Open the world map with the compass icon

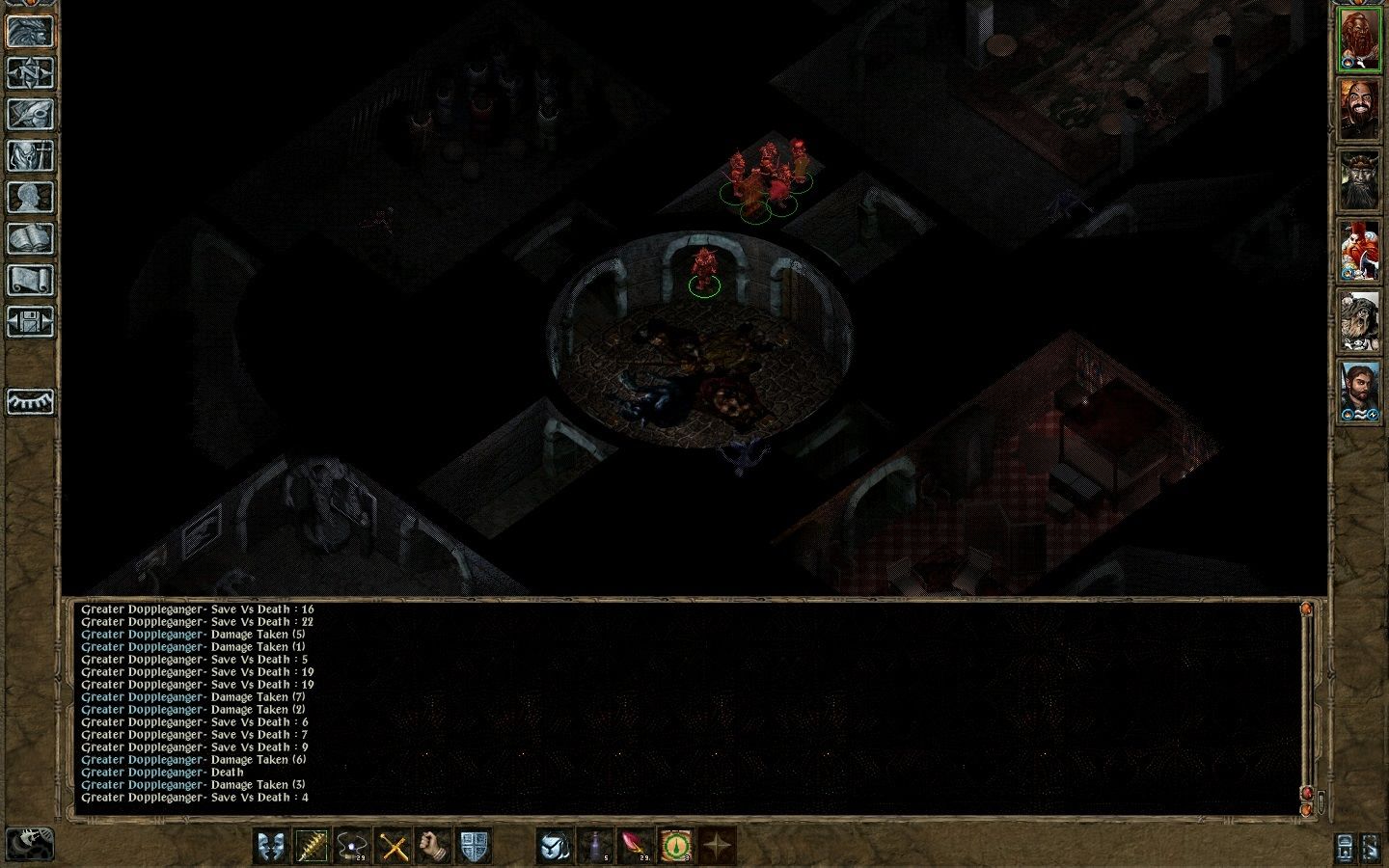pyautogui.click(x=31, y=71)
